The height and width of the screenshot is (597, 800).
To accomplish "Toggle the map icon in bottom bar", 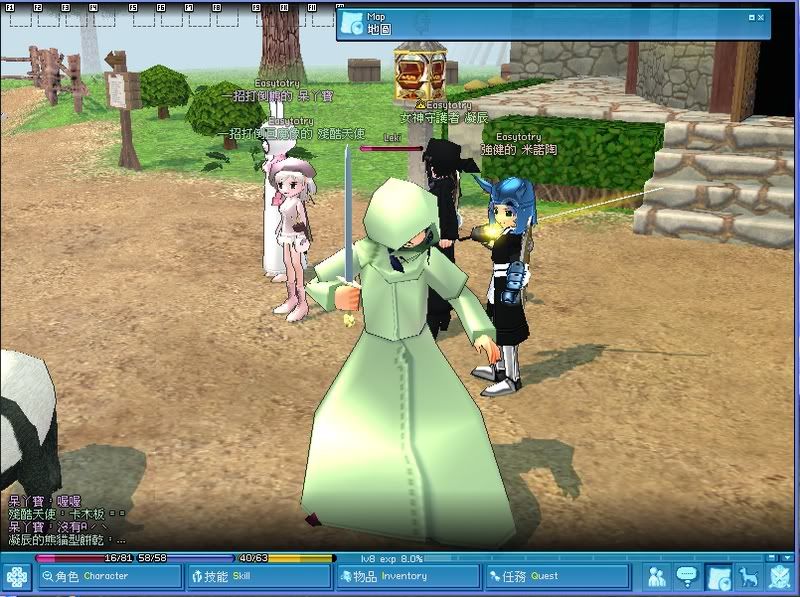I will (717, 577).
